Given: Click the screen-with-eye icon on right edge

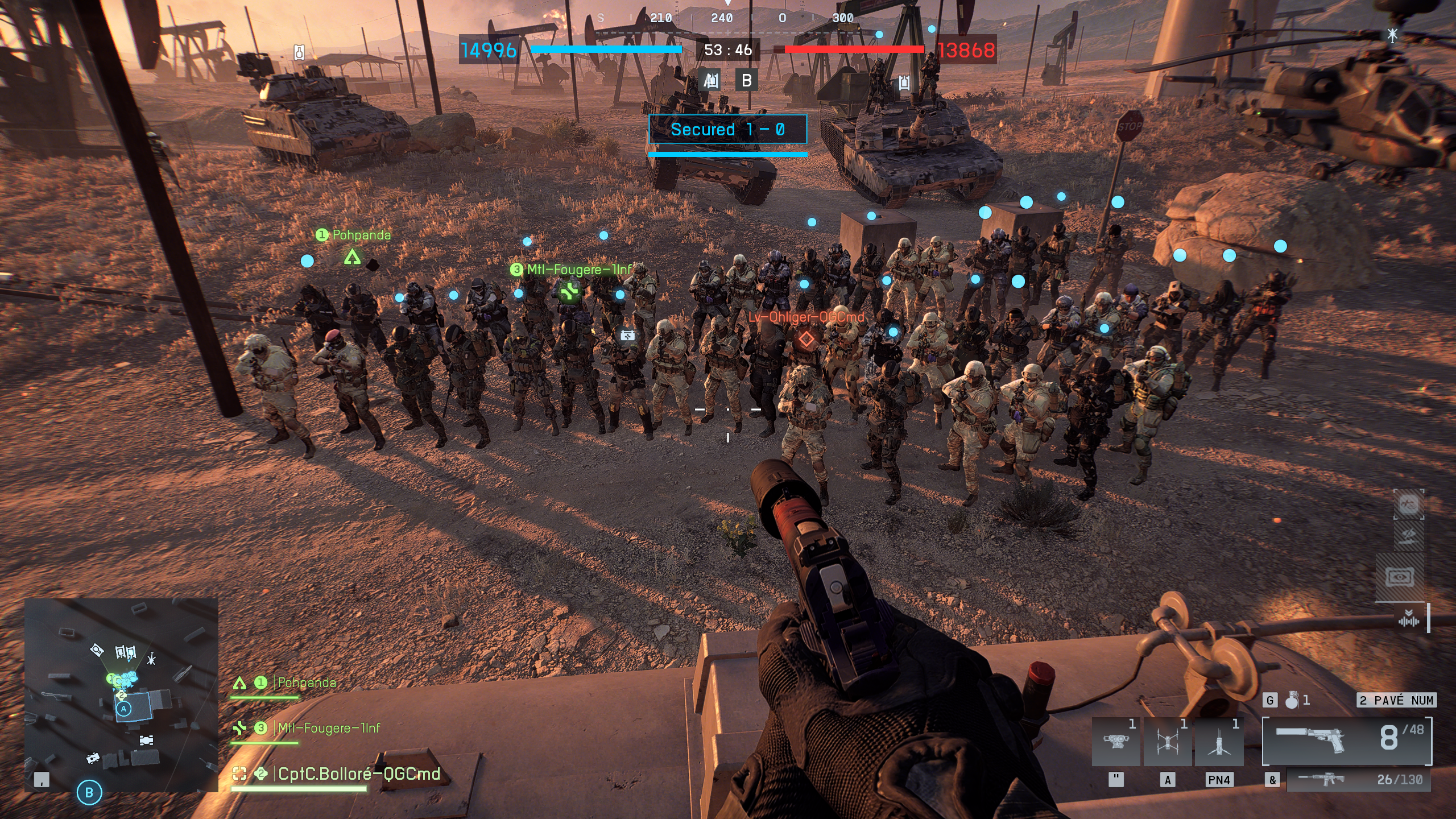Looking at the screenshot, I should [1400, 577].
